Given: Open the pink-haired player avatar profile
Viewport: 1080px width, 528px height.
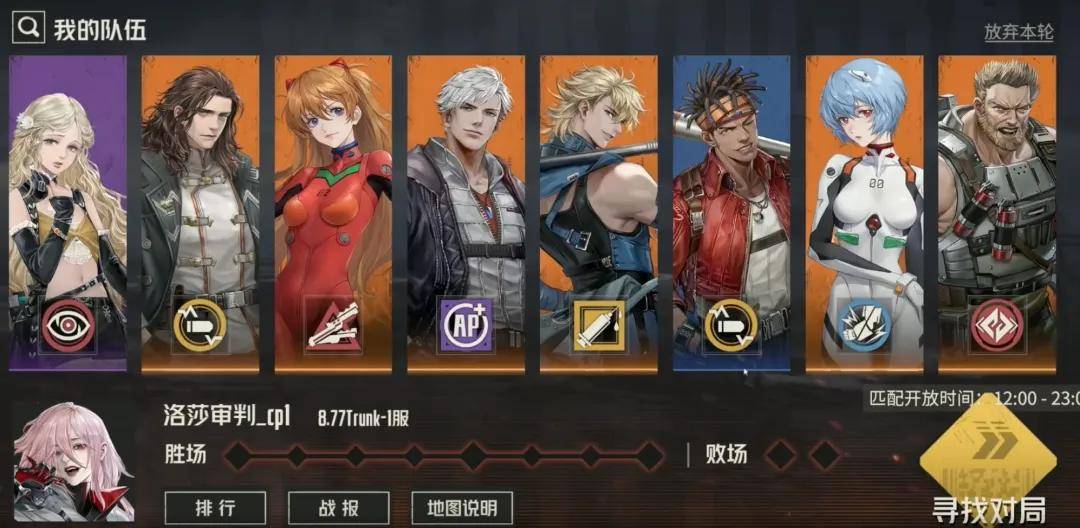Looking at the screenshot, I should coord(75,462).
